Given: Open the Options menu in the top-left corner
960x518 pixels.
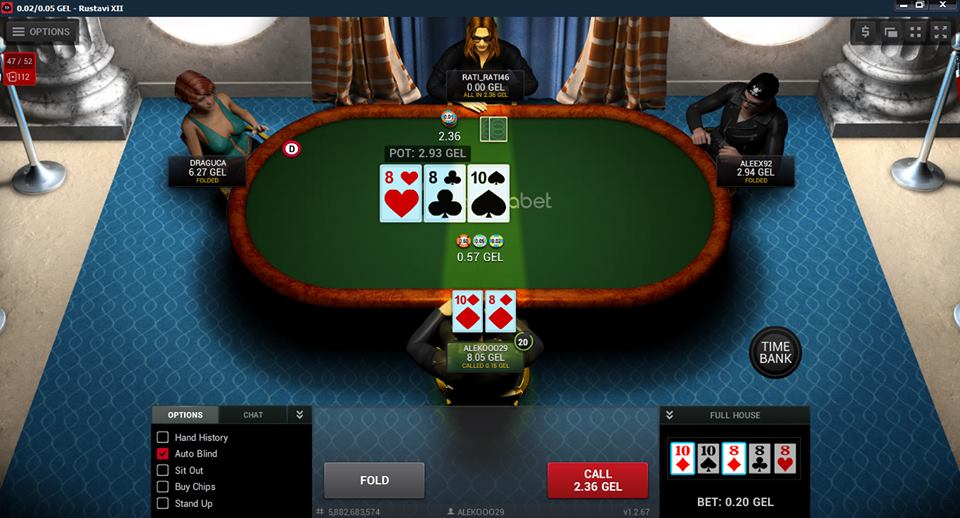Looking at the screenshot, I should coord(41,31).
